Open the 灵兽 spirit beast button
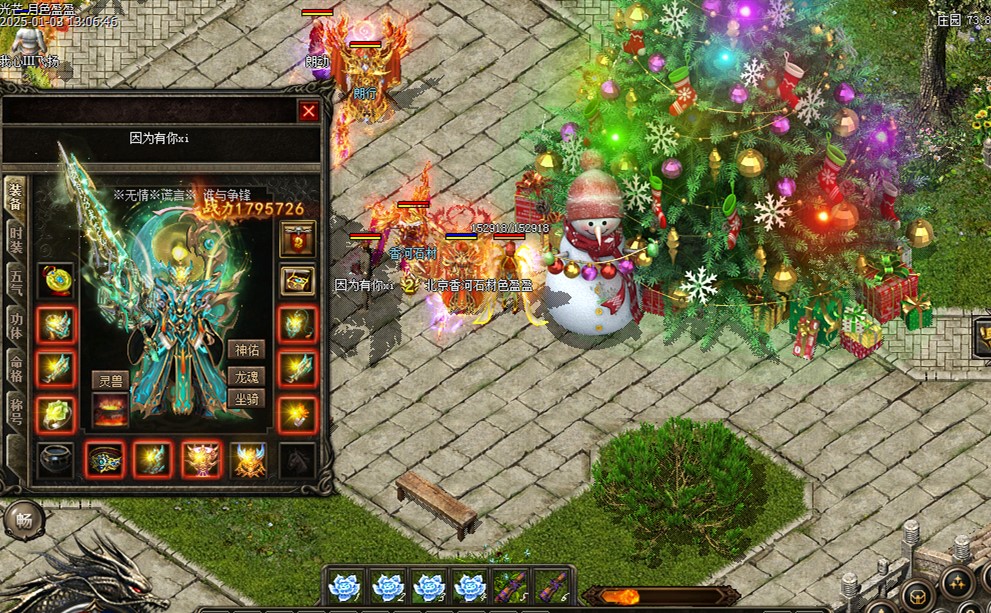991x613 pixels. [110, 380]
